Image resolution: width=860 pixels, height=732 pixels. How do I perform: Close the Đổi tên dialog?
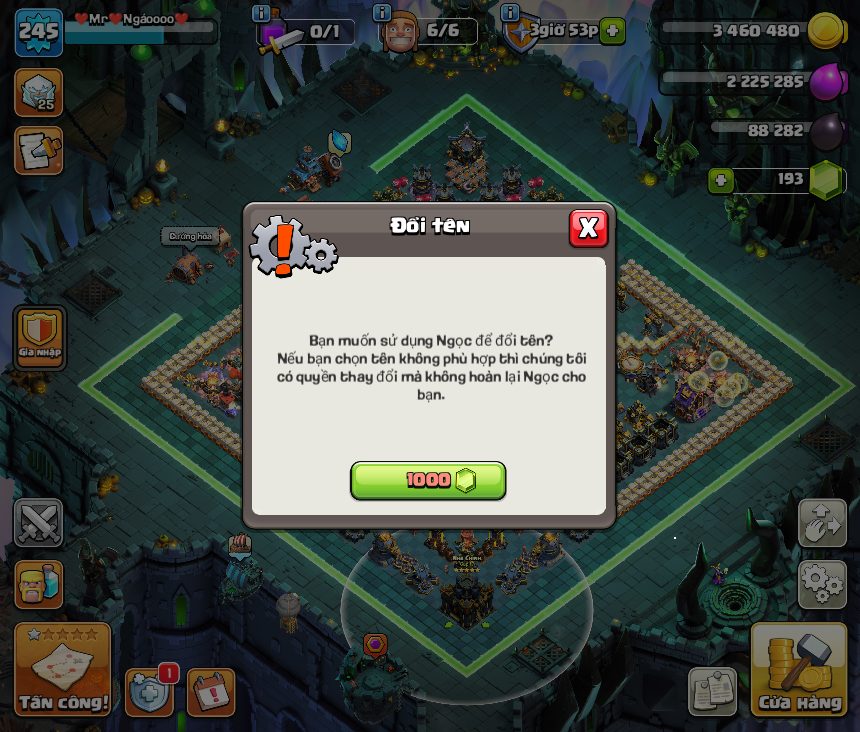coord(588,228)
